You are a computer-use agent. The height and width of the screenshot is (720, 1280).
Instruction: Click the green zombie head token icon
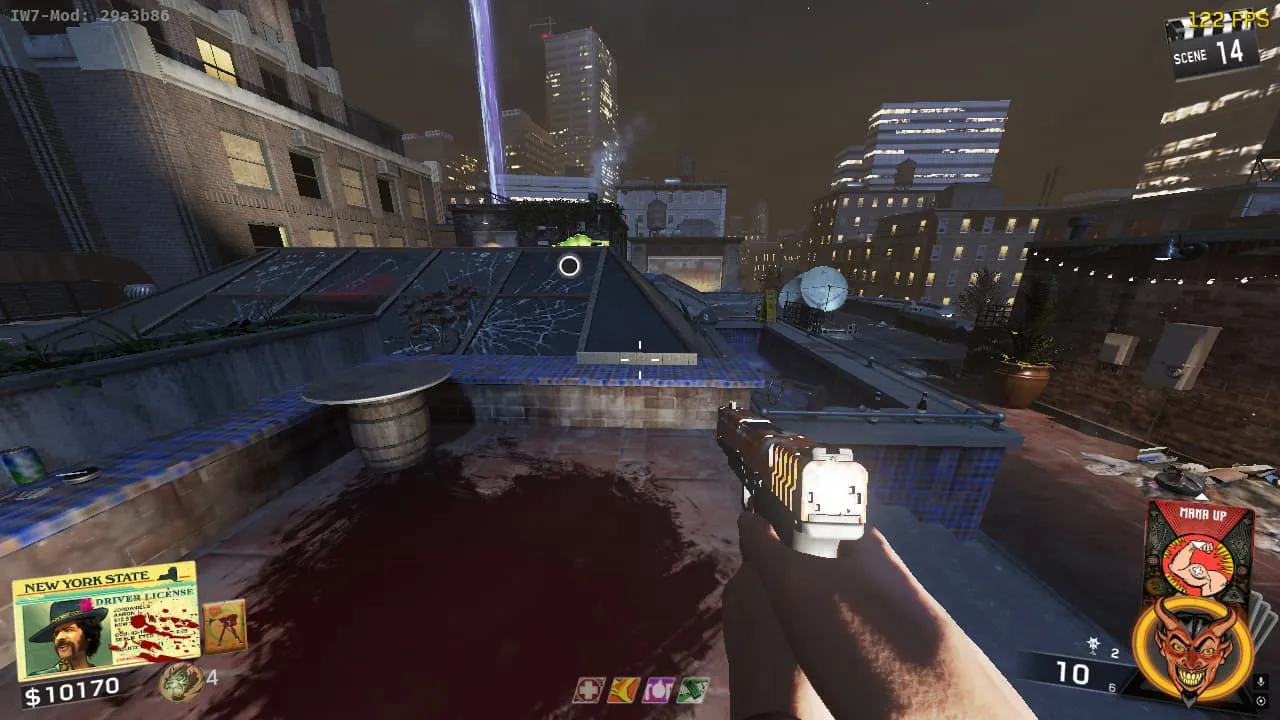180,681
